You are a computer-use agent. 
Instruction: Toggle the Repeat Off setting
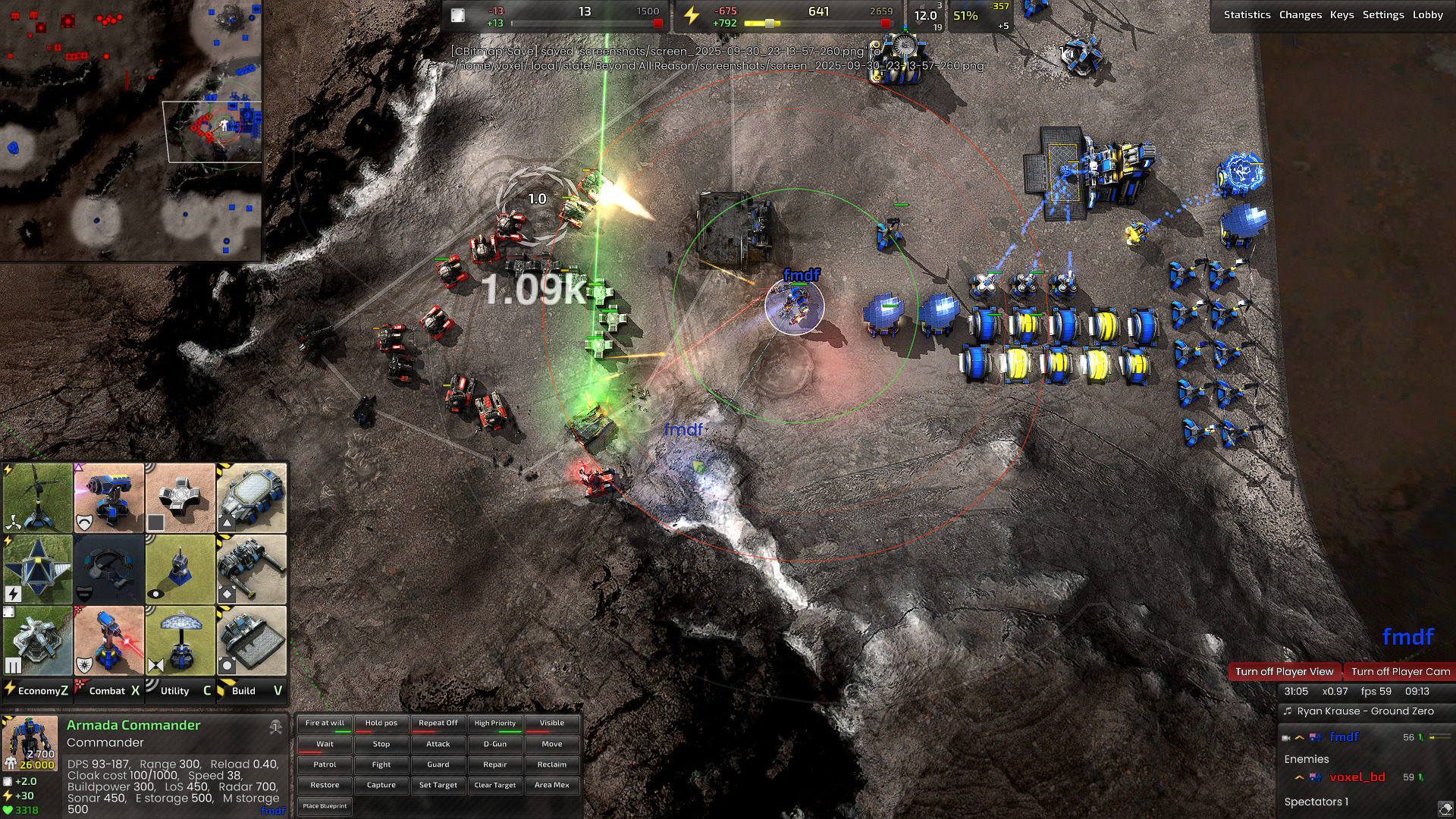click(438, 723)
